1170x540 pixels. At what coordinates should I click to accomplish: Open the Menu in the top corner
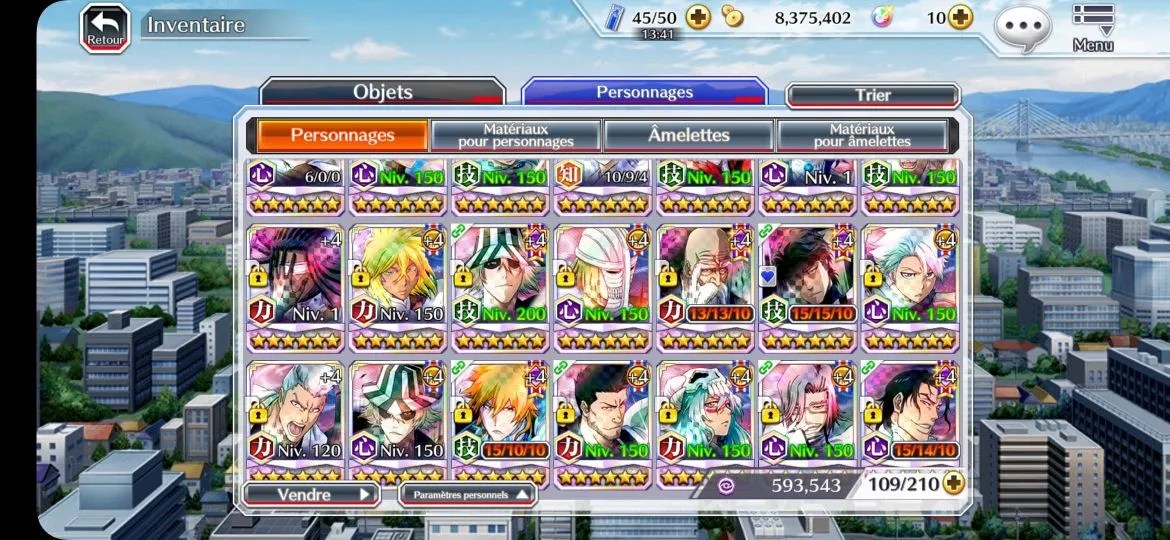click(x=1093, y=27)
